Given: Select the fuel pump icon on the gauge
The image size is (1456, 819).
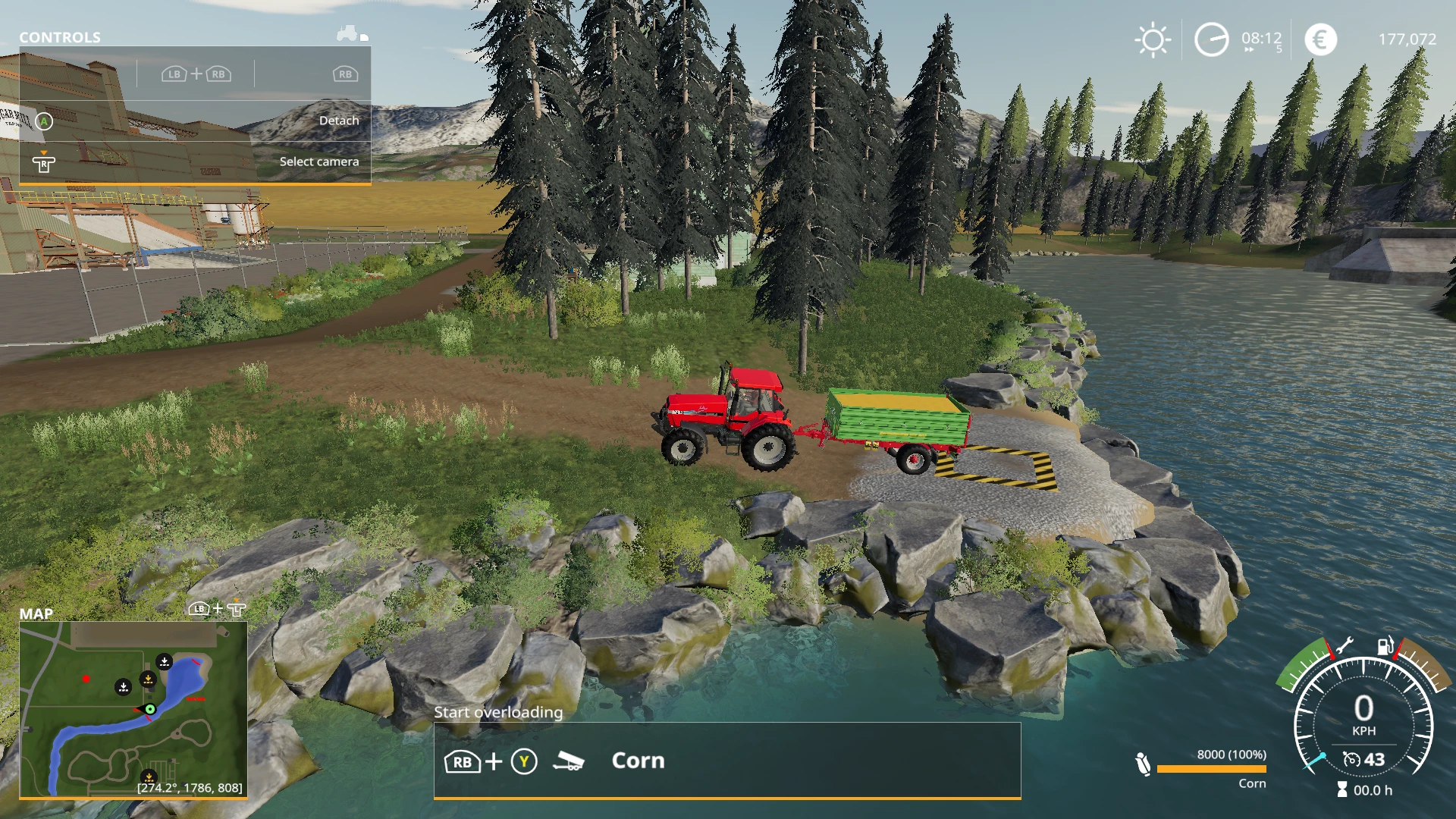Looking at the screenshot, I should pos(1385,646).
